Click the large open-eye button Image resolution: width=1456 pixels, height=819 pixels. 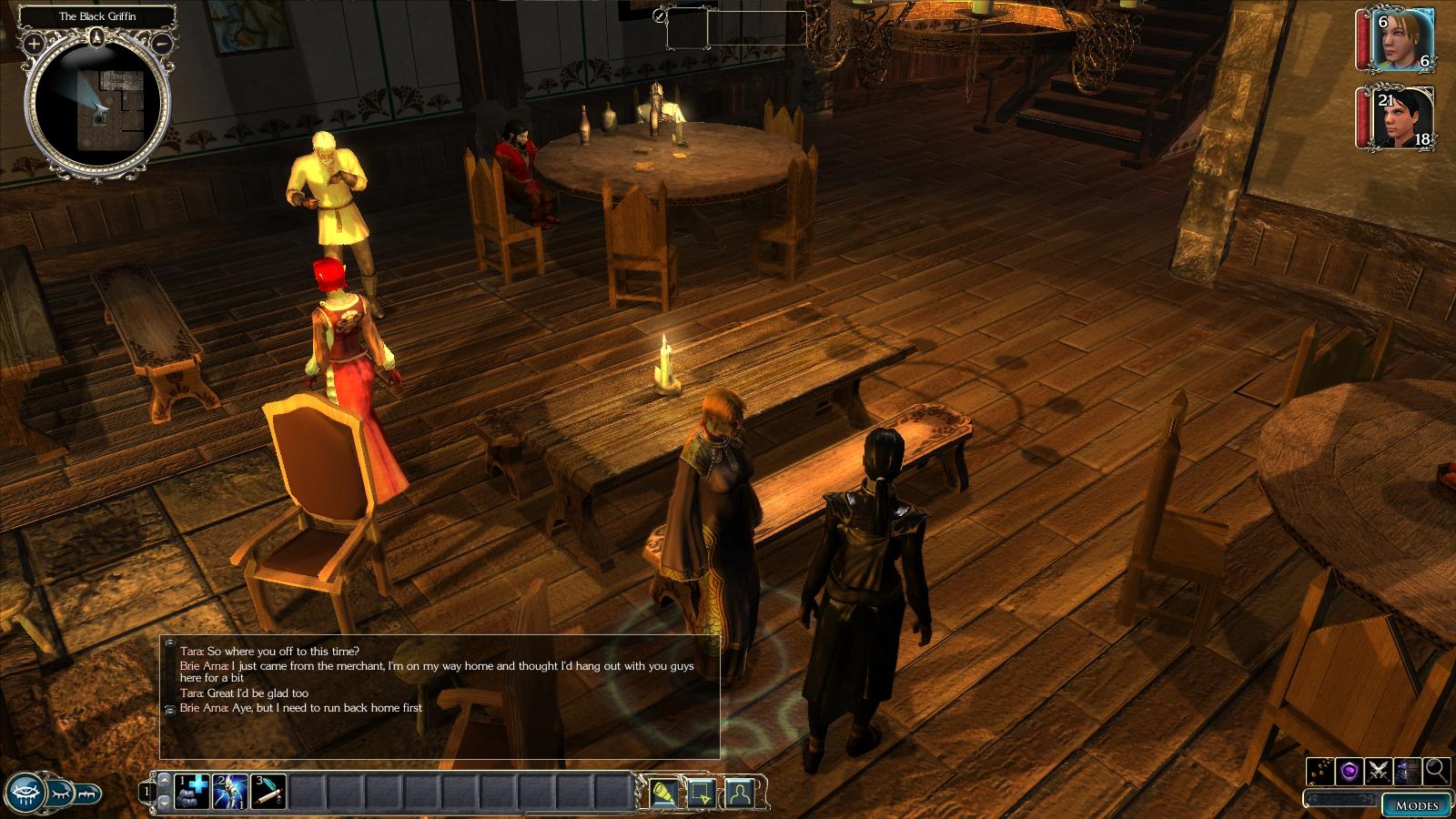pyautogui.click(x=25, y=791)
